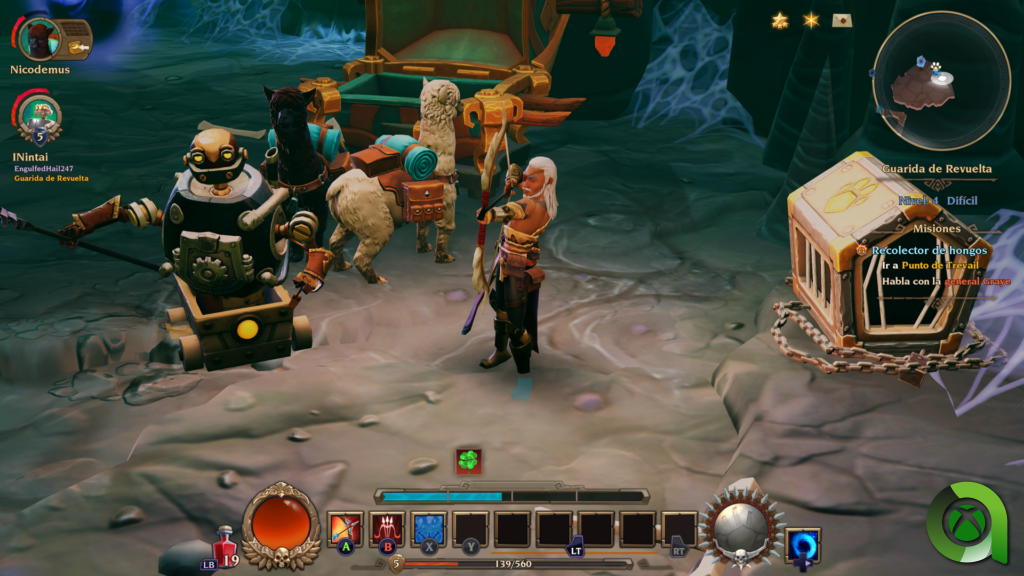Image resolution: width=1024 pixels, height=576 pixels.
Task: Click the triple gold stars icon
Action: (x=780, y=20)
